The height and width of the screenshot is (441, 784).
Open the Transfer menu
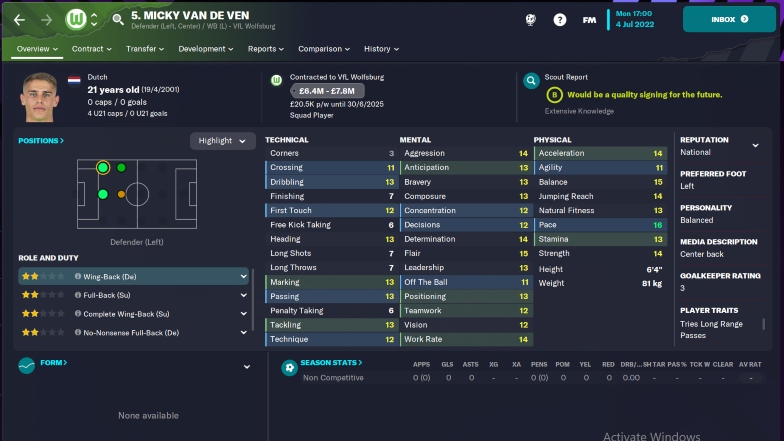[145, 48]
